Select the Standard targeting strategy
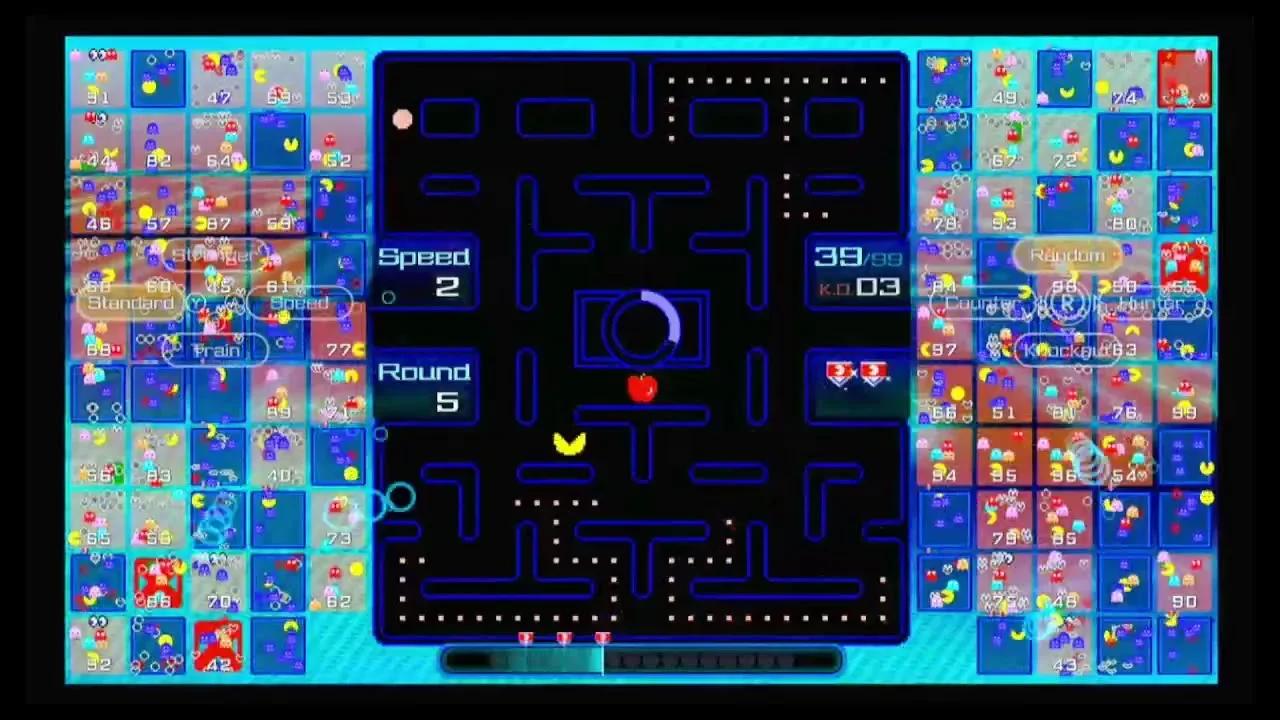1280x720 pixels. click(x=130, y=303)
